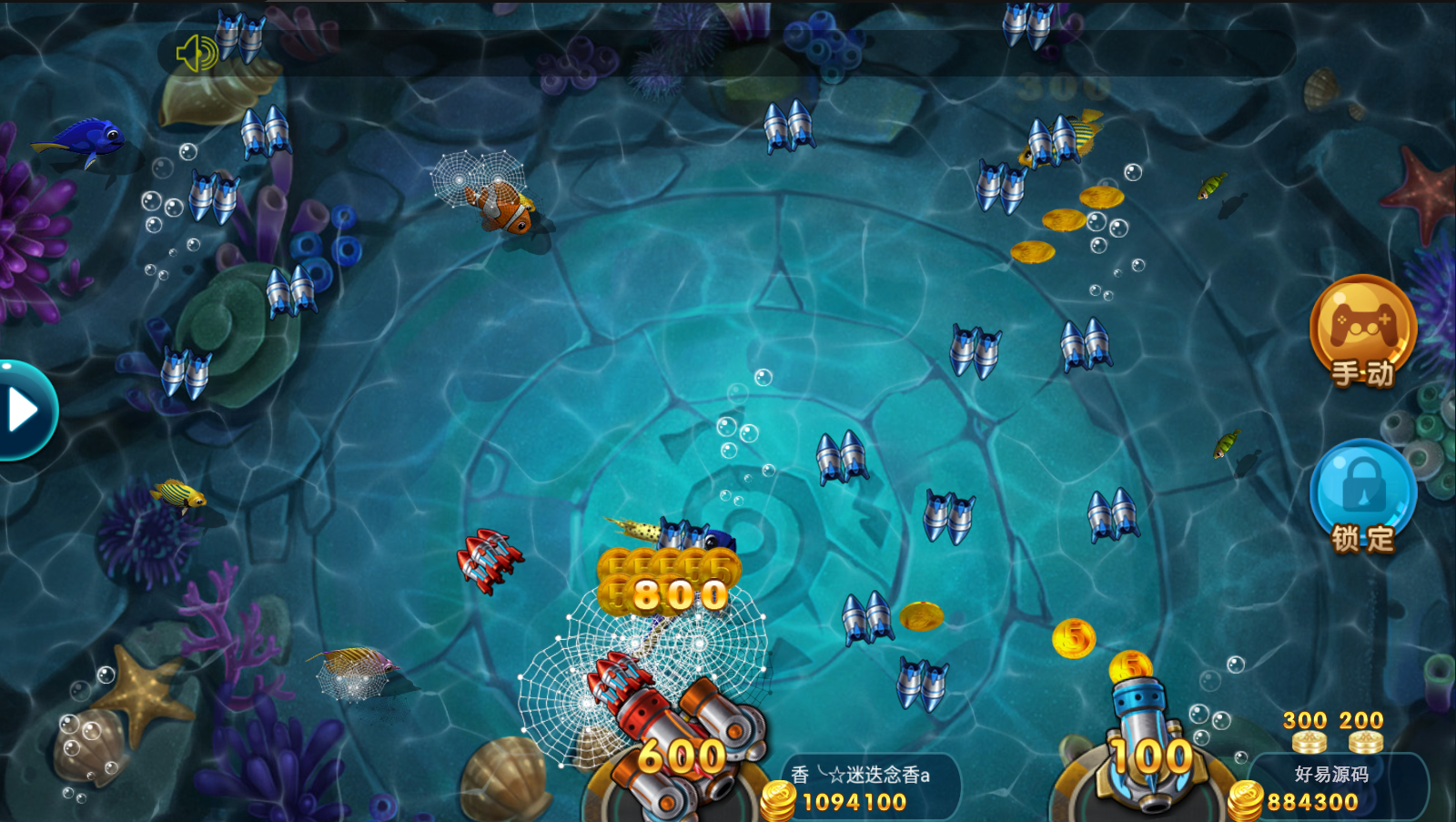This screenshot has width=1456, height=822.
Task: Toggle the sound speaker icon
Action: click(197, 54)
